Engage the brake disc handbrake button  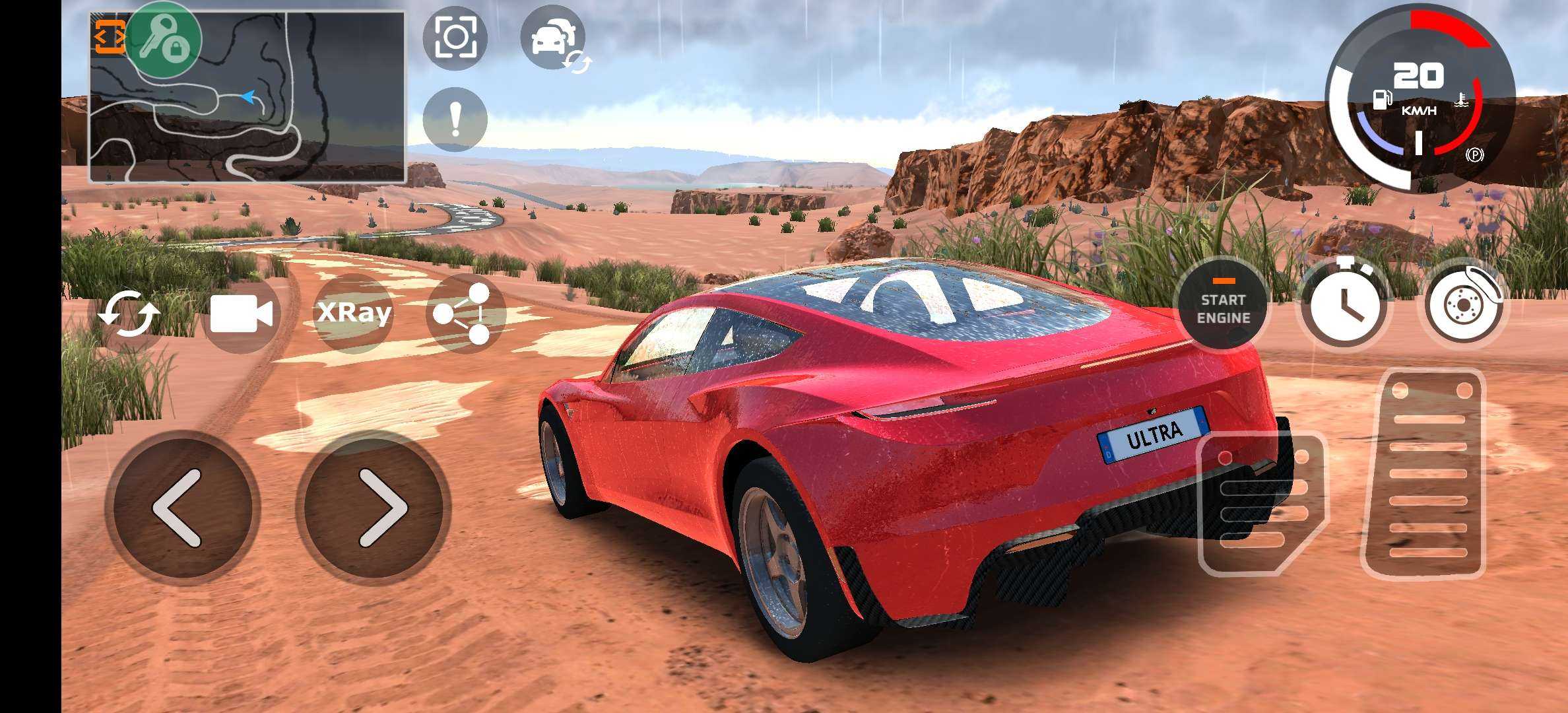click(x=1464, y=305)
